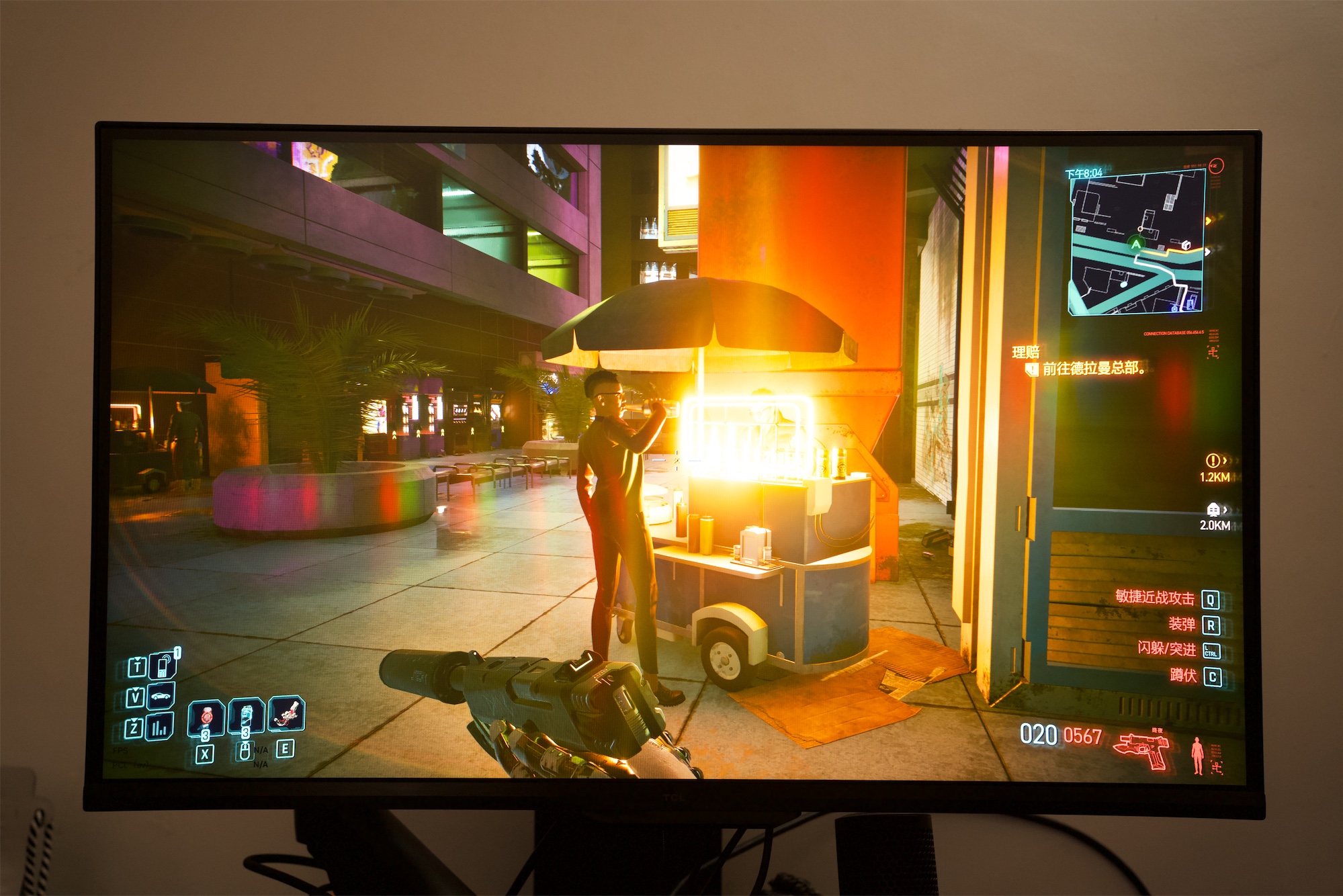
Task: Click the drink consumable slot showing 3
Action: [245, 717]
